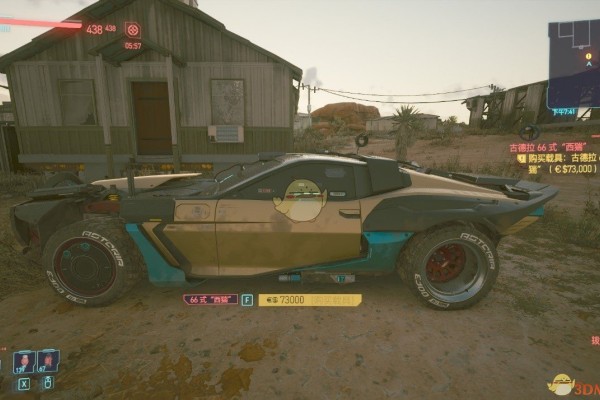Select the first quick item portrait showing 139
This screenshot has height=400, width=600.
point(23,361)
